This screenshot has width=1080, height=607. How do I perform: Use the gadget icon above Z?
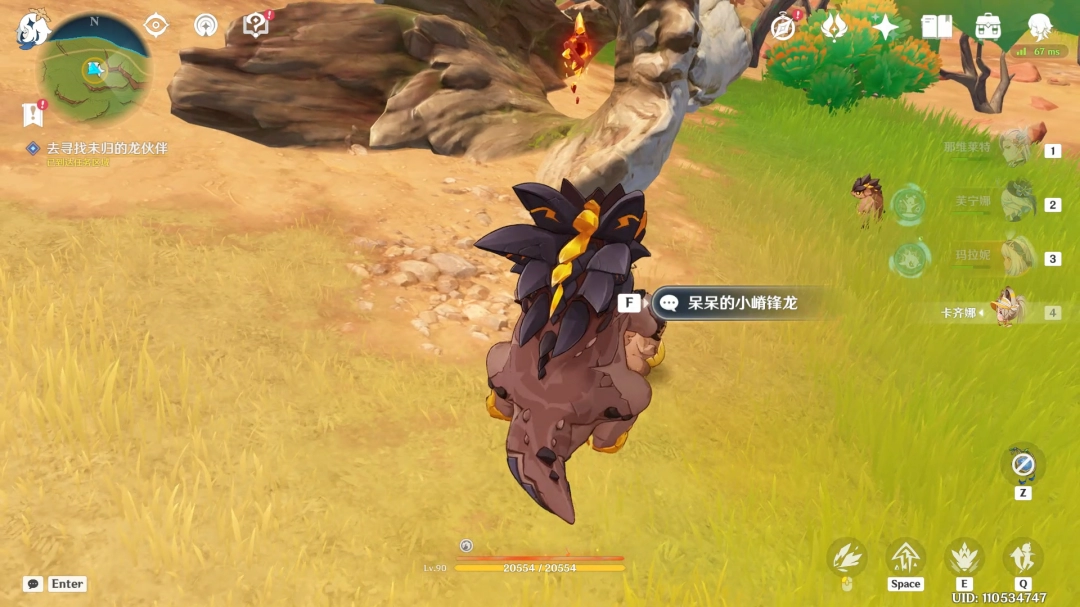click(x=1022, y=464)
